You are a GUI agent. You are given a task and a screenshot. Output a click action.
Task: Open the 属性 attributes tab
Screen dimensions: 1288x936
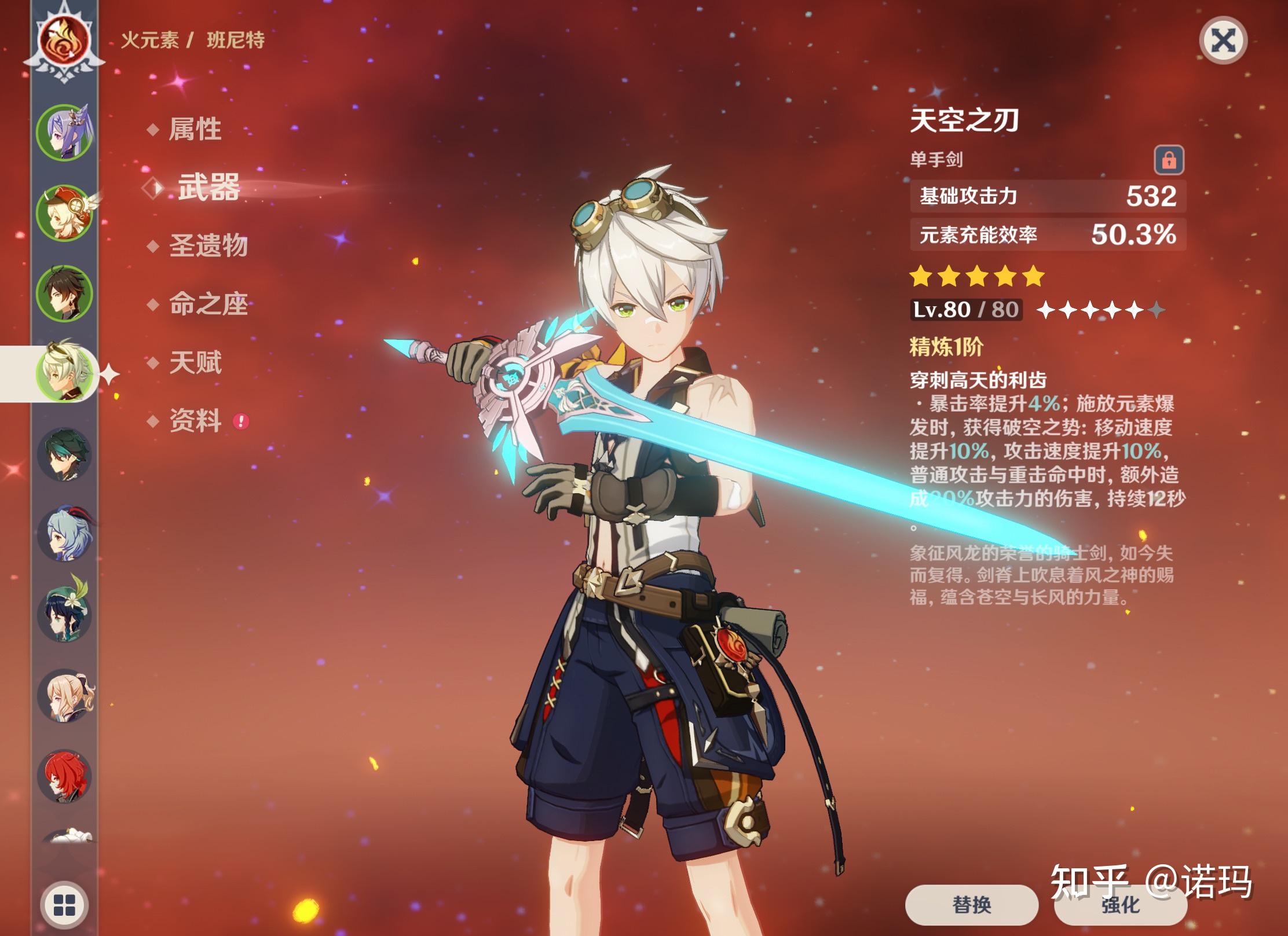(x=195, y=129)
